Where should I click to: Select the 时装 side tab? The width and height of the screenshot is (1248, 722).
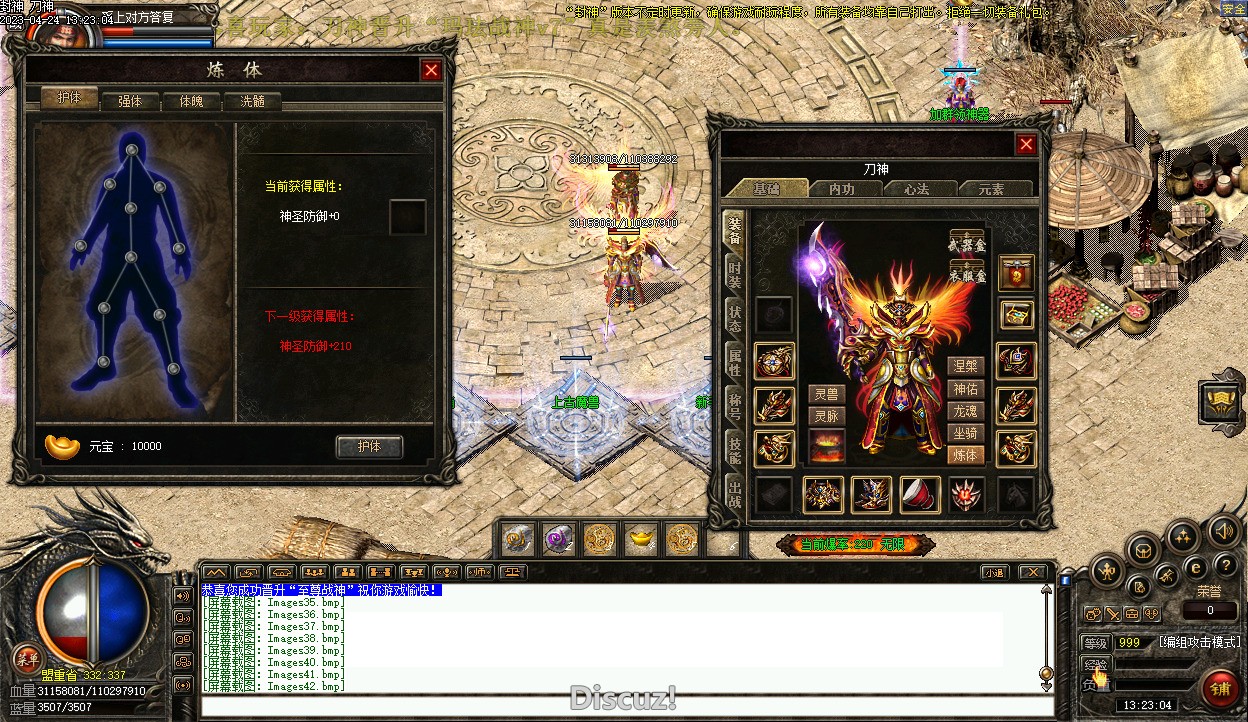[x=735, y=273]
